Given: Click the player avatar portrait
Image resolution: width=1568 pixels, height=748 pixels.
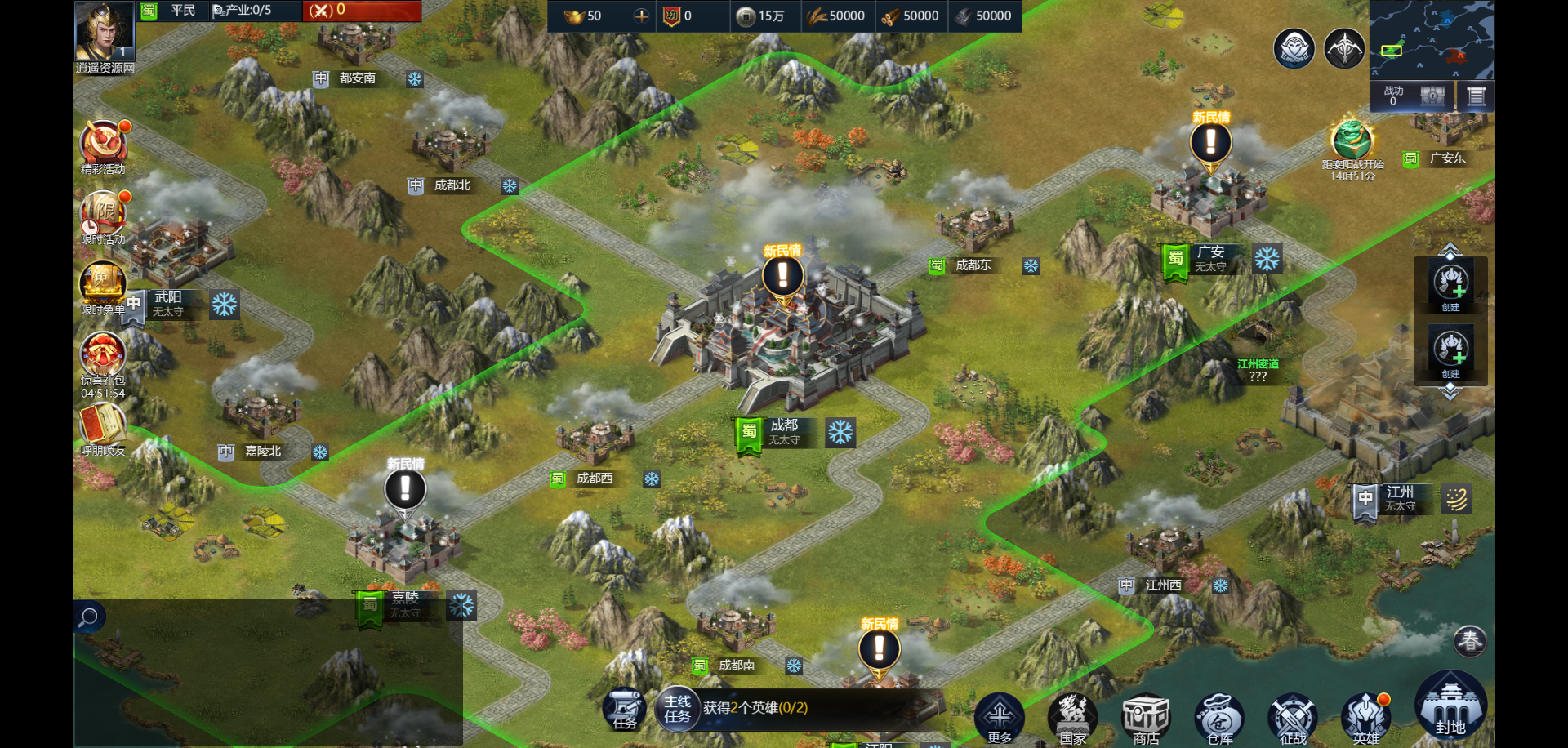Looking at the screenshot, I should (x=105, y=30).
